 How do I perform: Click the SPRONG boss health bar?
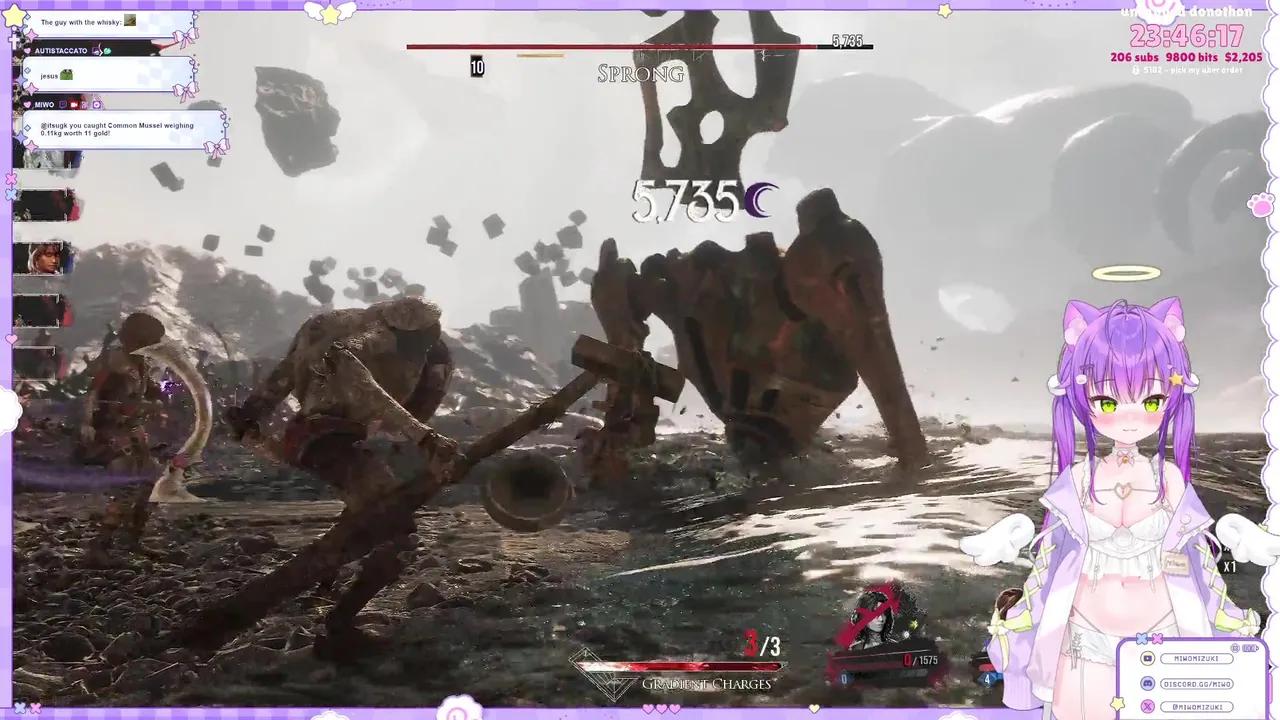640,45
